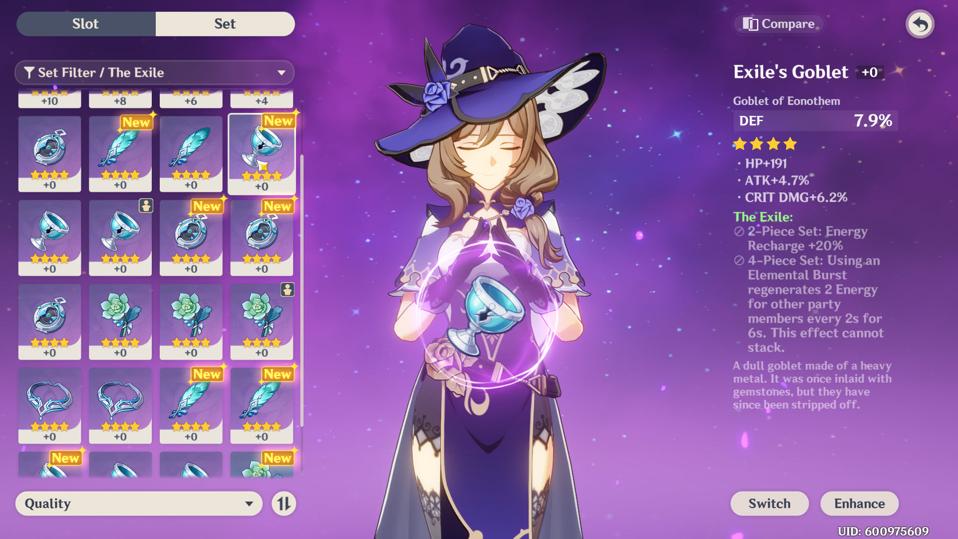This screenshot has height=539, width=958.
Task: Open the Quality sort dropdown
Action: pos(139,503)
